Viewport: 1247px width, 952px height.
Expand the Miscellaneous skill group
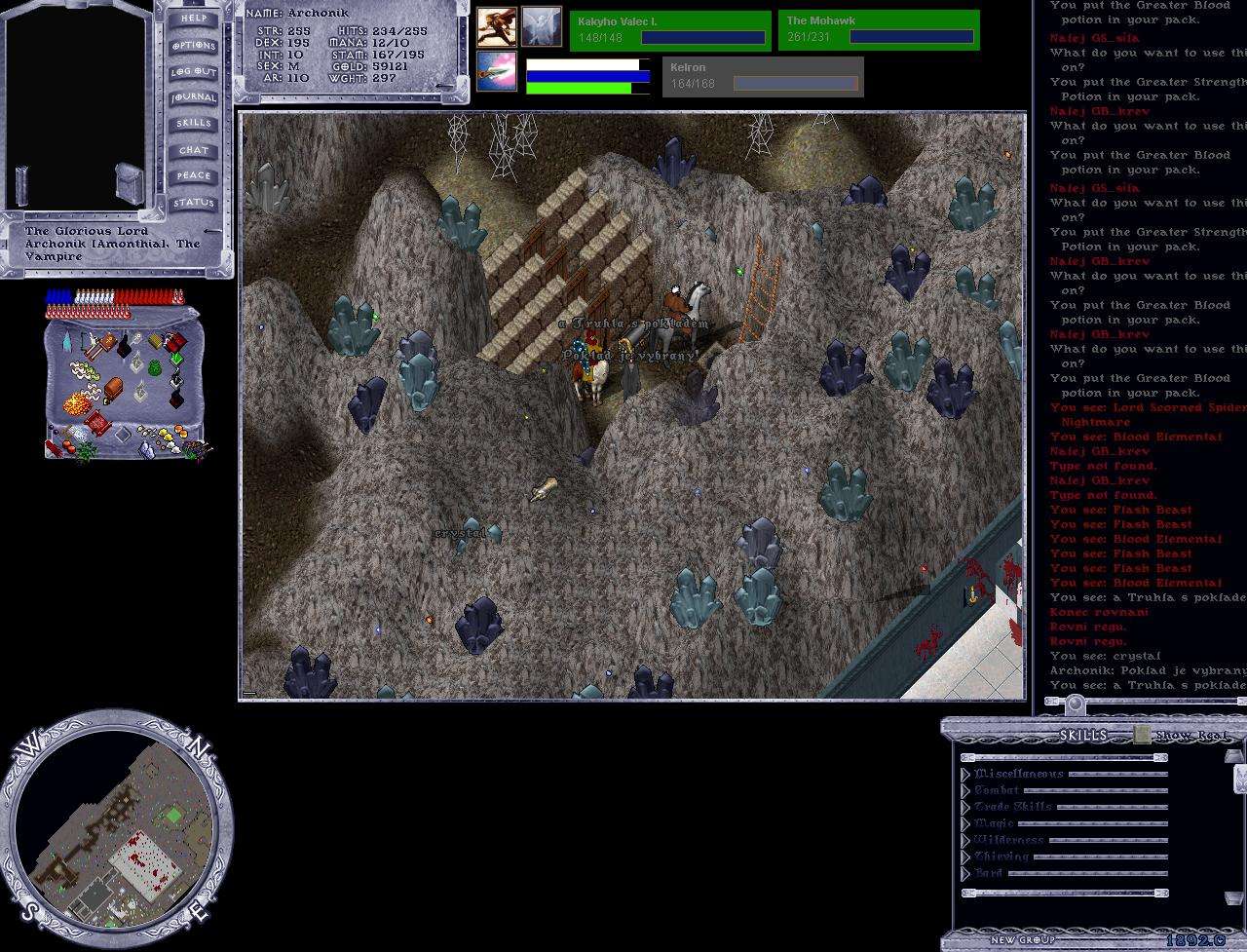[x=966, y=775]
